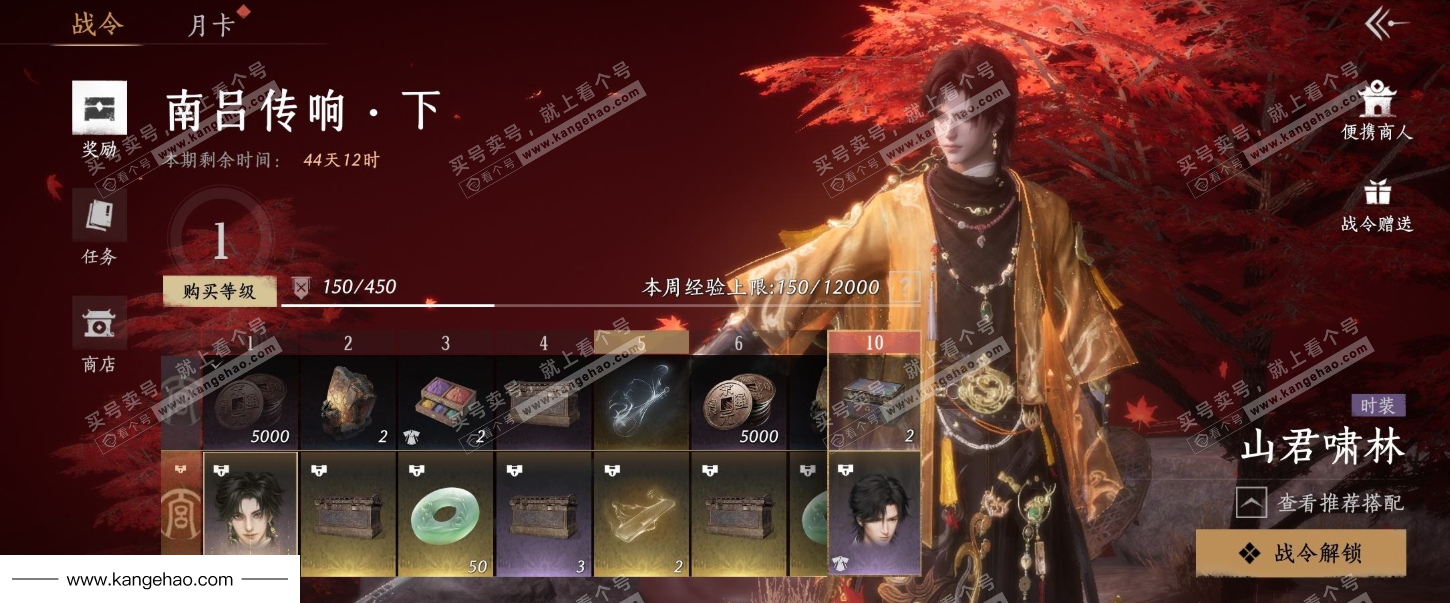This screenshot has width=1450, height=603.
Task: Switch to the 战令 tab
Action: click(97, 24)
